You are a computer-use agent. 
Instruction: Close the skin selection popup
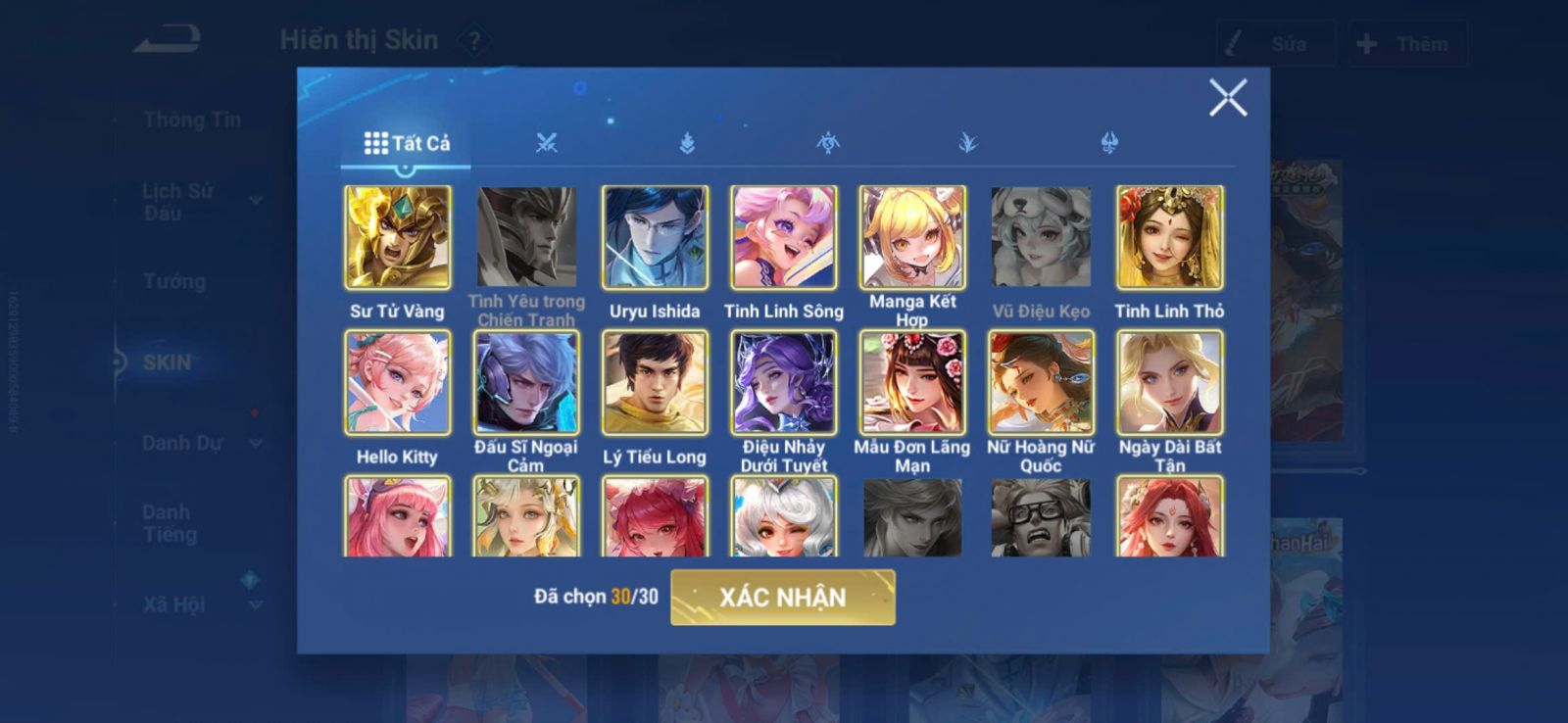1227,98
